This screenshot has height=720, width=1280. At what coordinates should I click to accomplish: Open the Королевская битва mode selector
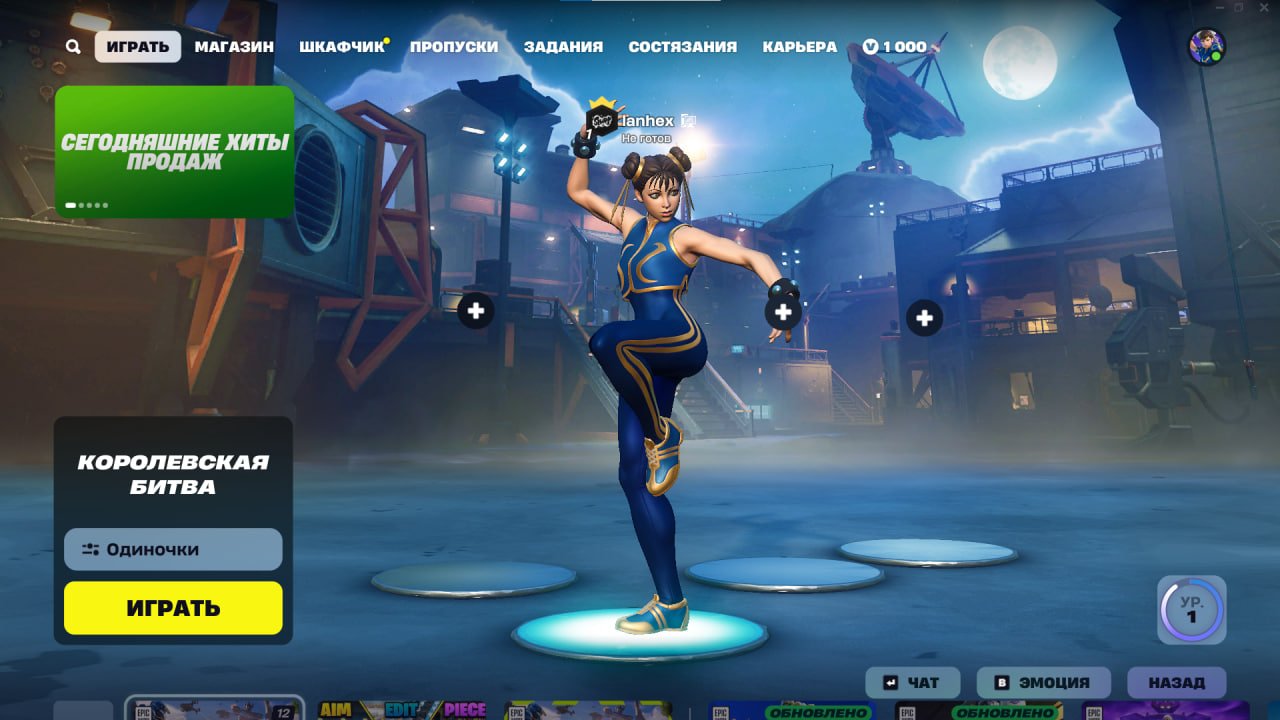click(x=173, y=474)
